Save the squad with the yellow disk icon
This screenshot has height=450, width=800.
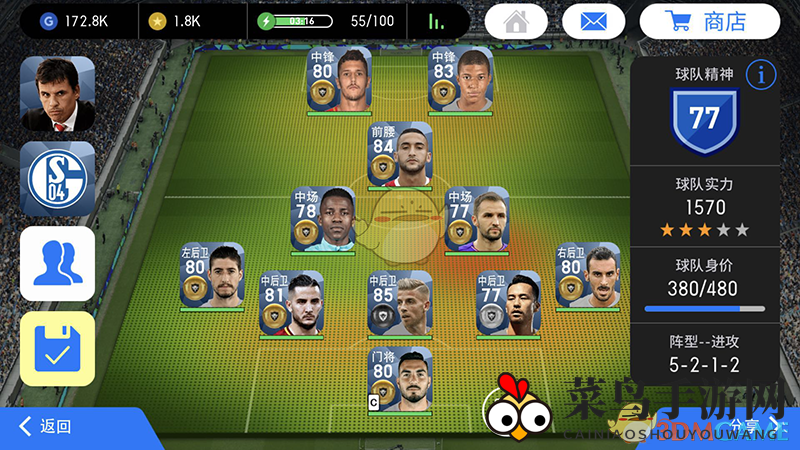(x=57, y=348)
